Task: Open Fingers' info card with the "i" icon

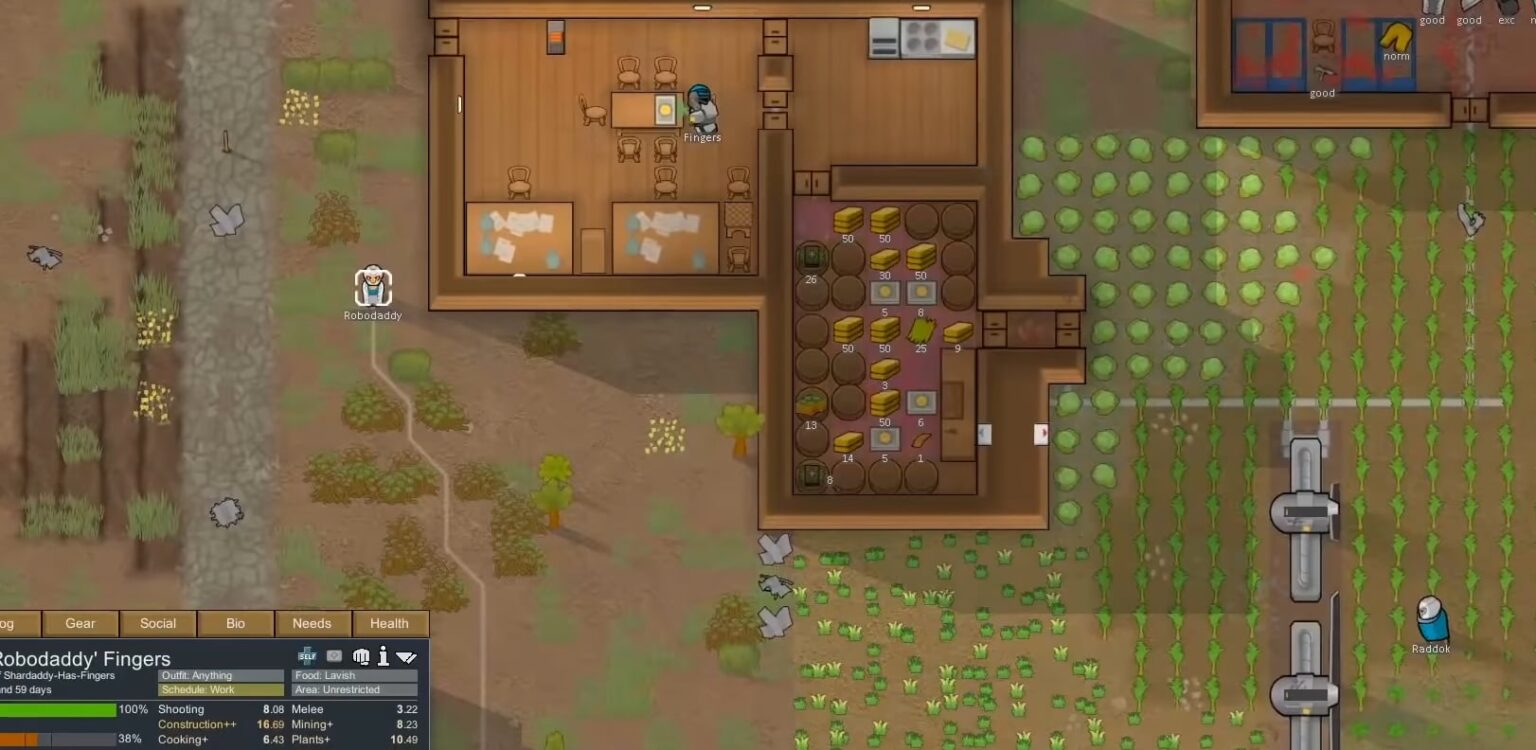Action: coord(381,656)
